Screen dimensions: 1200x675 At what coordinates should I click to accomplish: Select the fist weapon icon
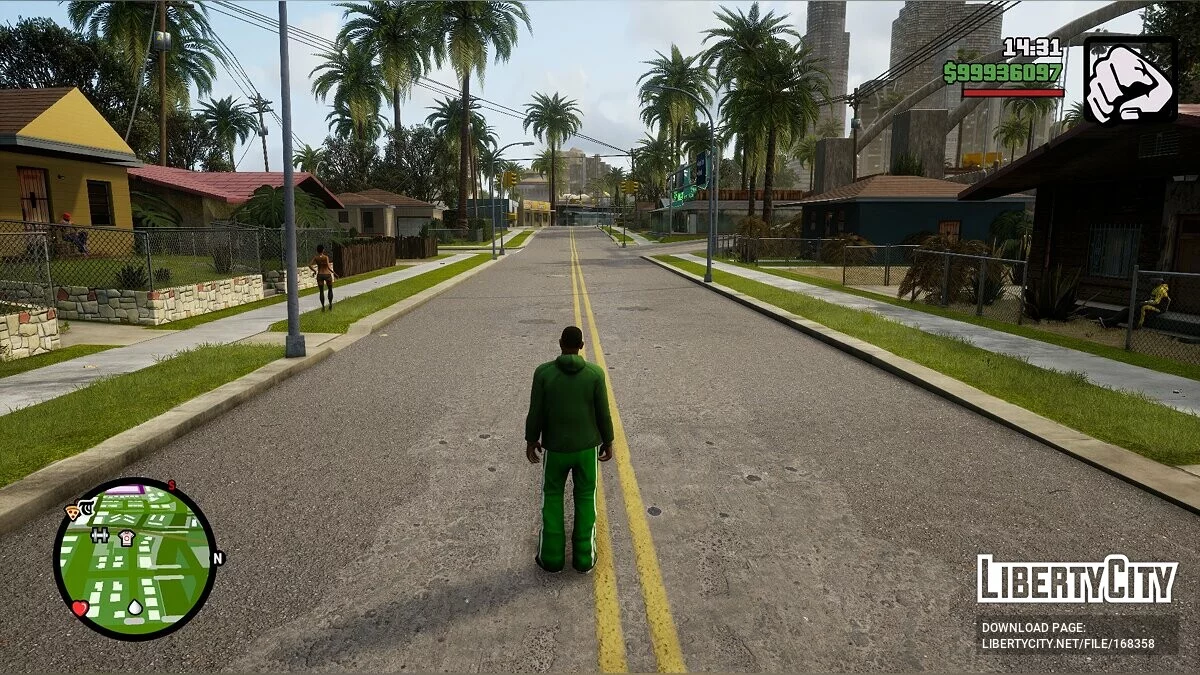point(1130,81)
